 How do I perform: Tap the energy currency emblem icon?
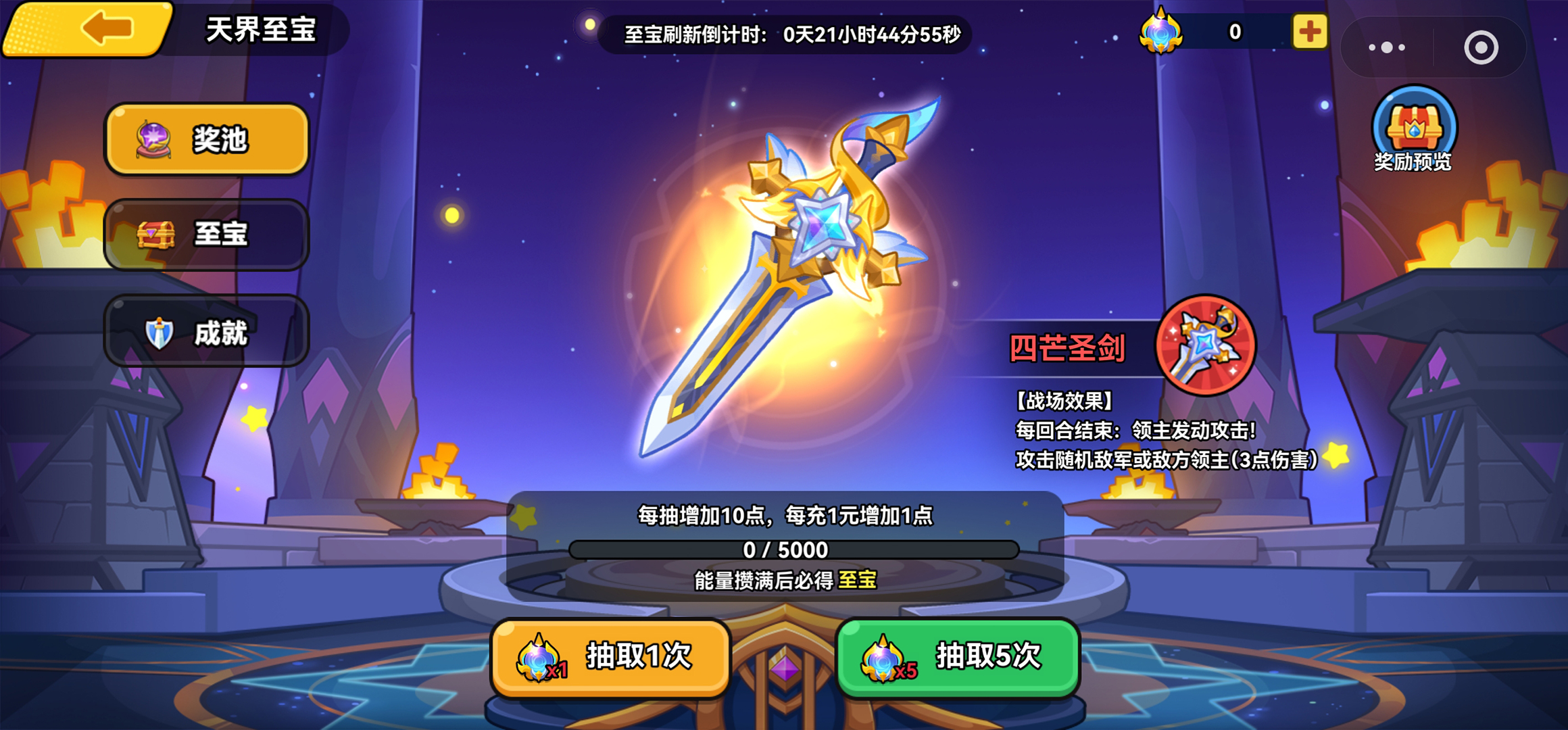pyautogui.click(x=1160, y=31)
